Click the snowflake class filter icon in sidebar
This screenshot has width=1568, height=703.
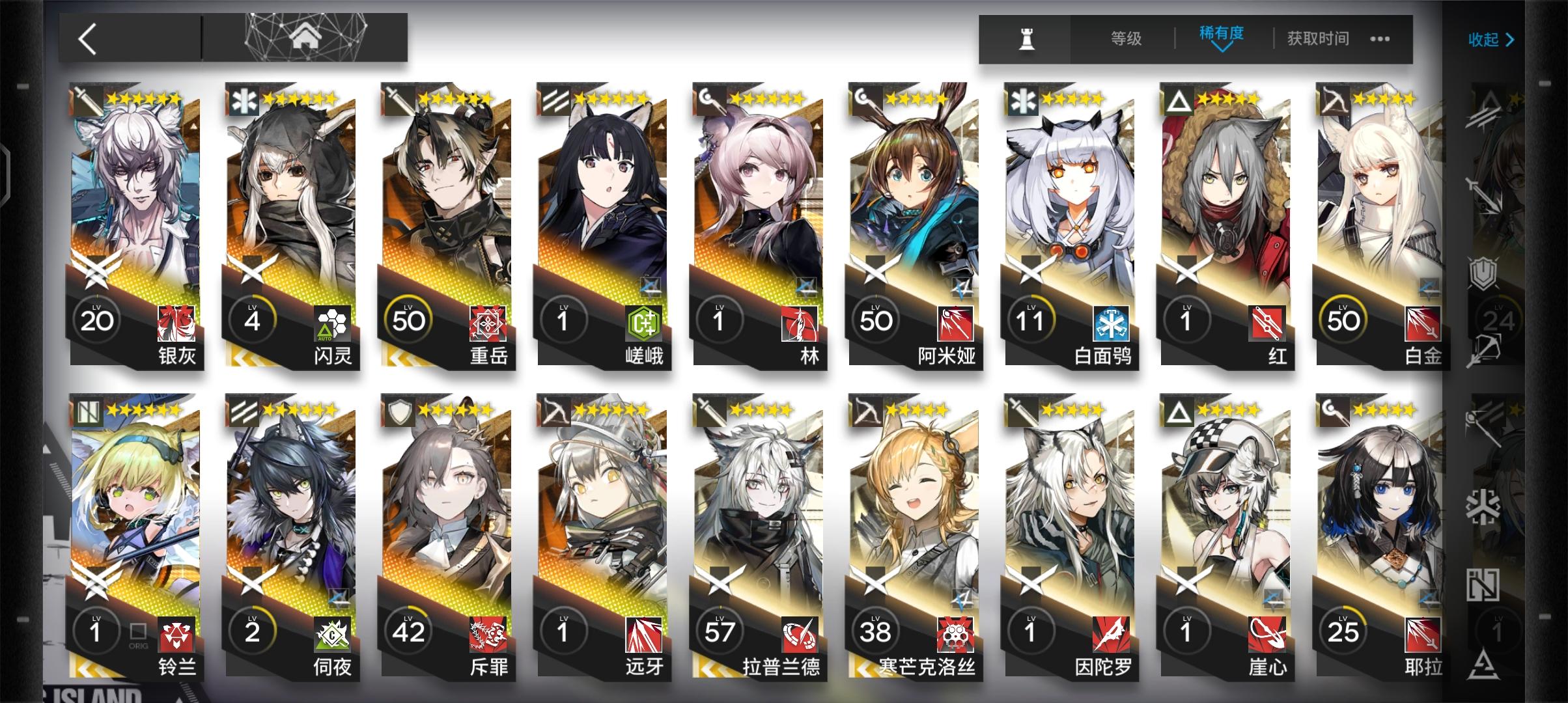[x=1483, y=505]
